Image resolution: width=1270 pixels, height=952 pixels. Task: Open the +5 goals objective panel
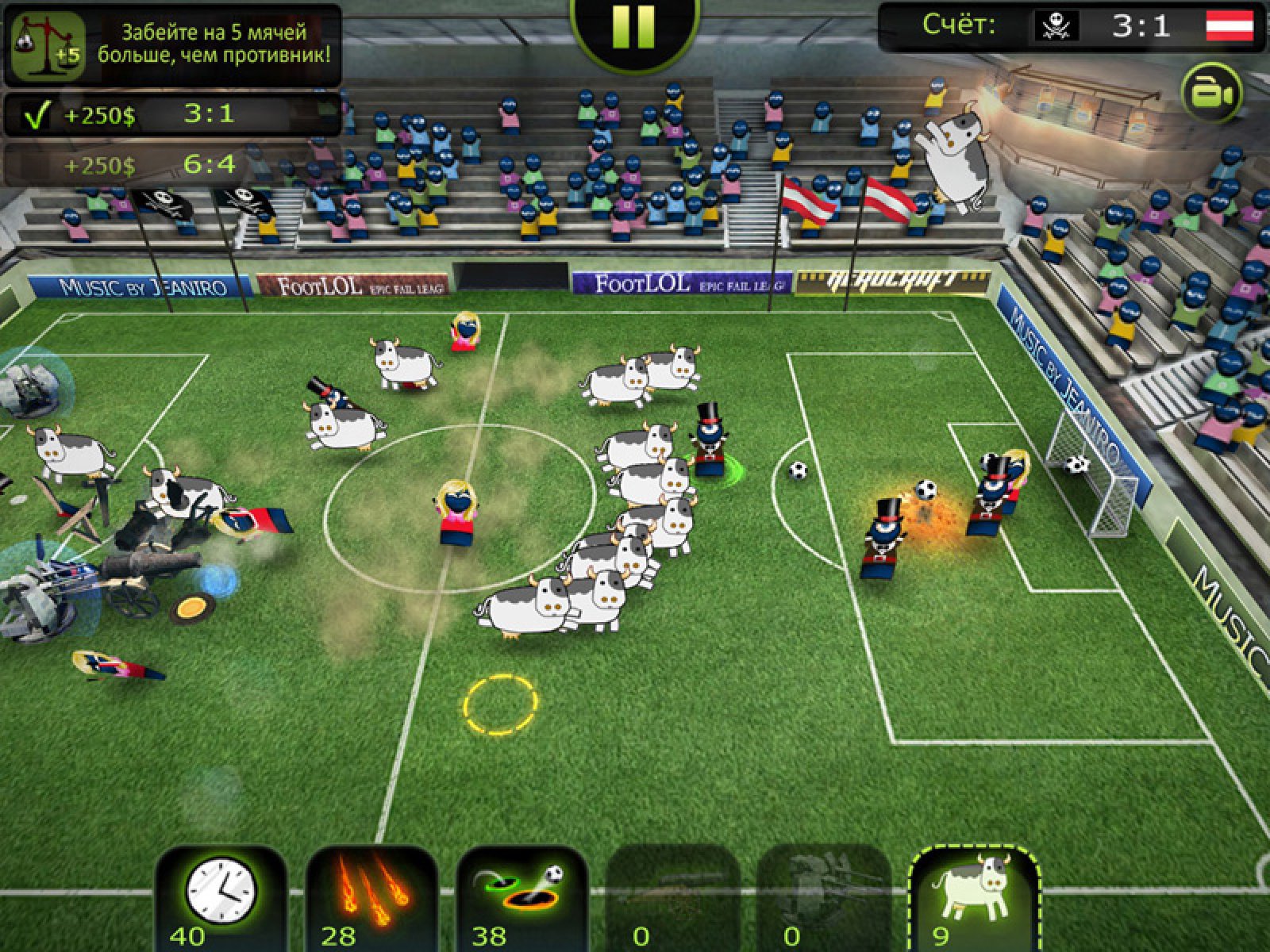tap(173, 45)
